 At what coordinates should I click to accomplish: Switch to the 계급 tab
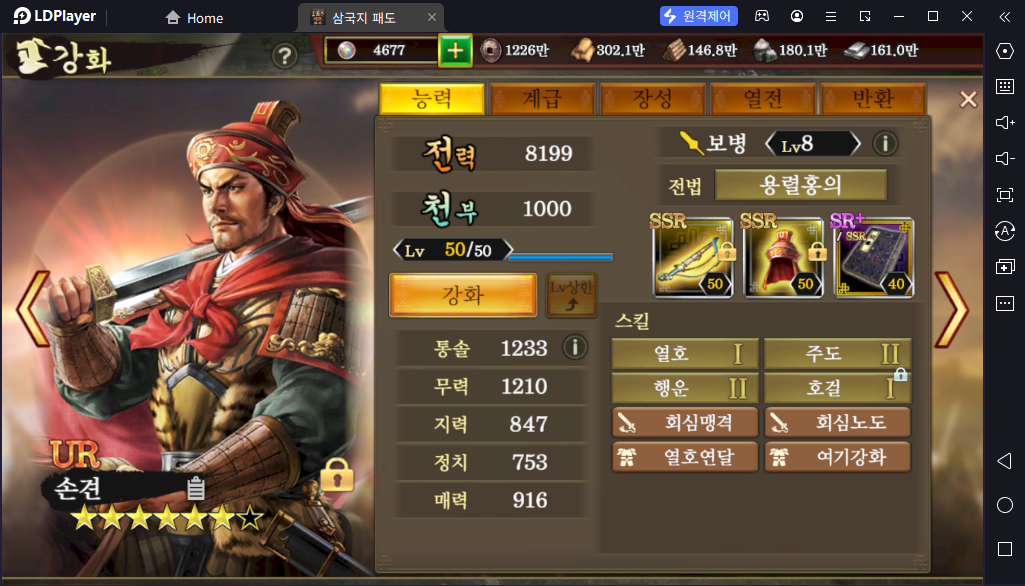[x=542, y=99]
